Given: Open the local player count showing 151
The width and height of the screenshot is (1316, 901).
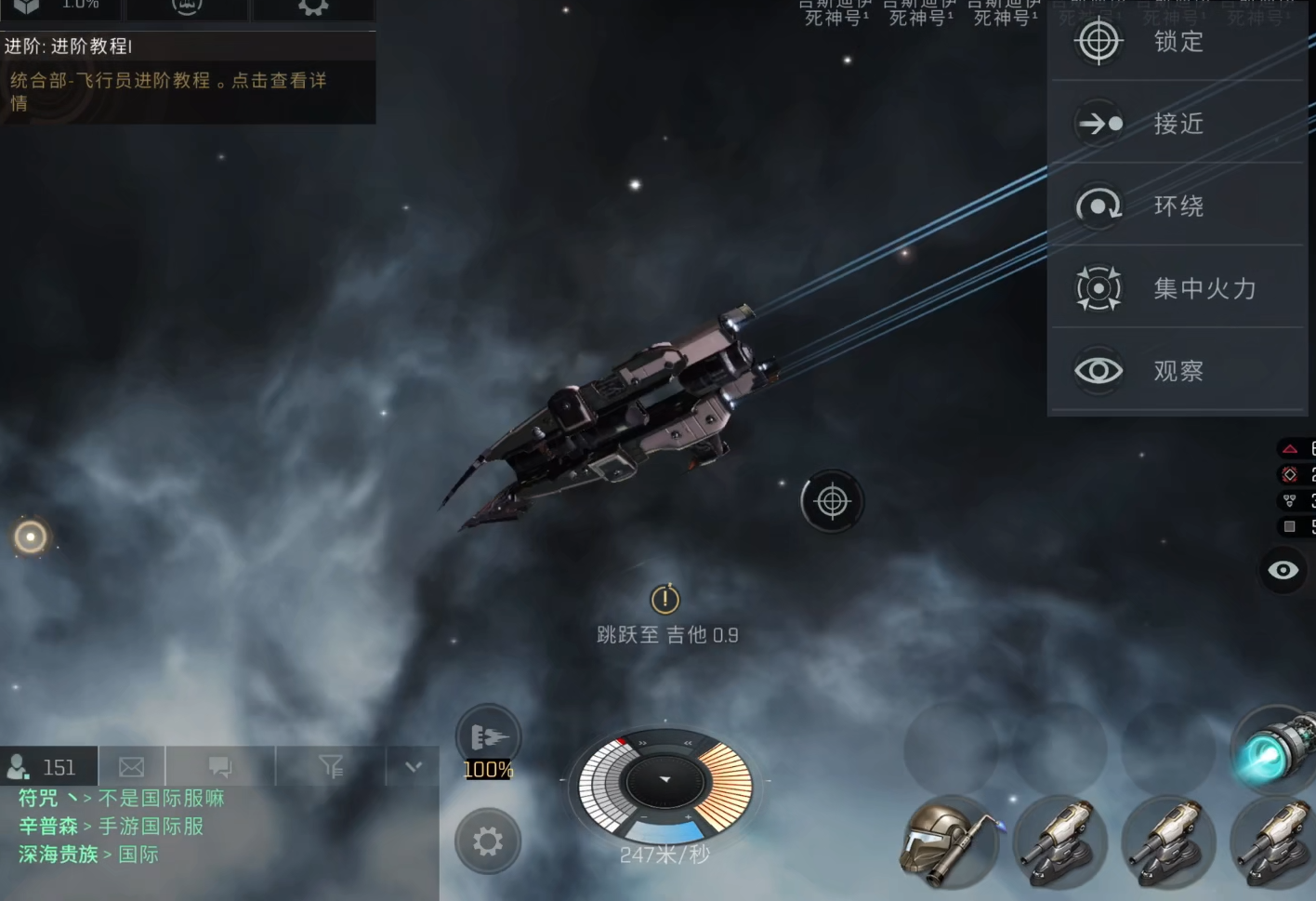Looking at the screenshot, I should coord(48,767).
